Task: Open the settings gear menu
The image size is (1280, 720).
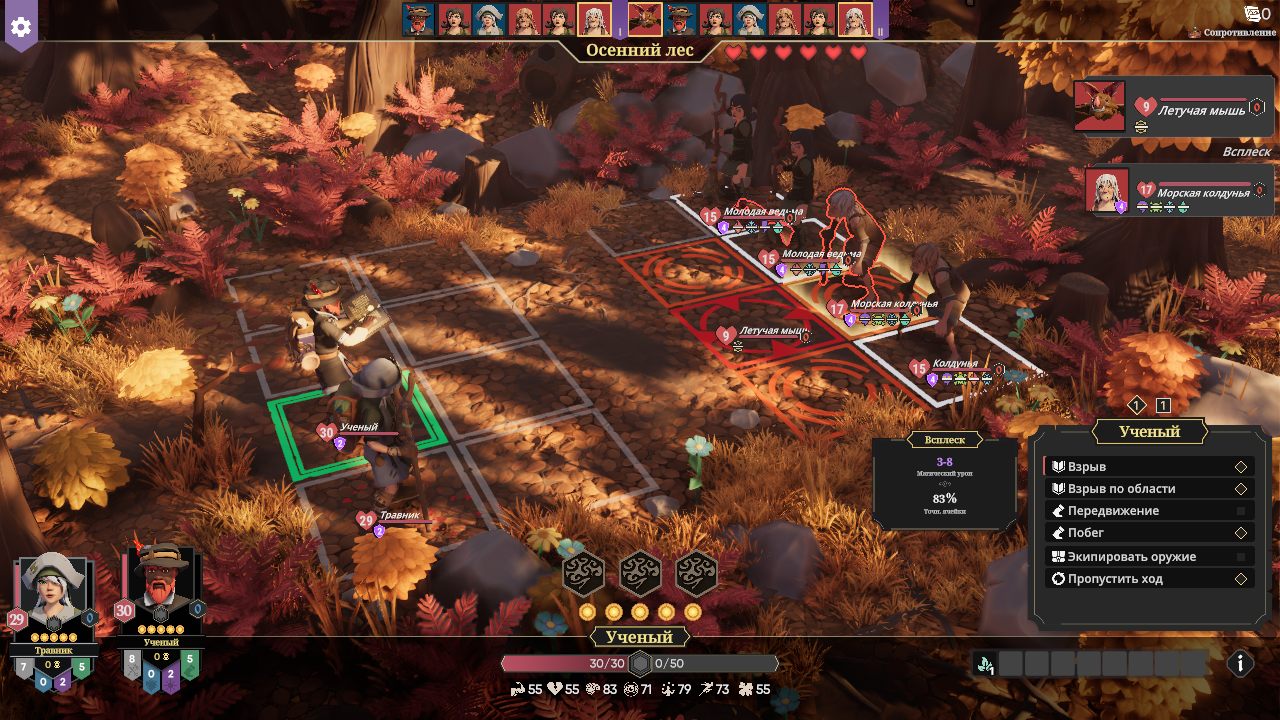Action: click(20, 27)
